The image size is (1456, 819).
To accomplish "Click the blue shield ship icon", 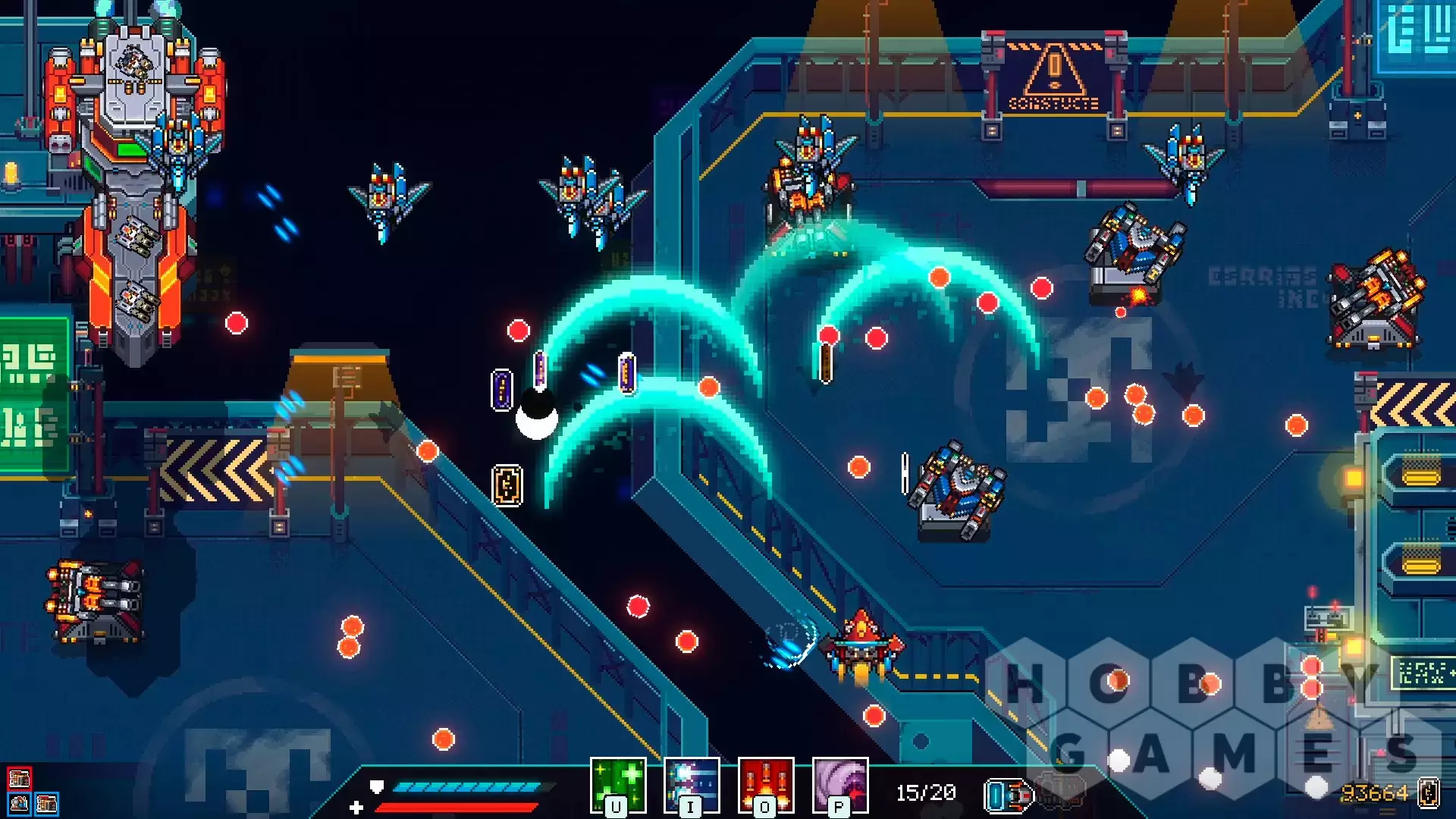I will (x=1009, y=795).
